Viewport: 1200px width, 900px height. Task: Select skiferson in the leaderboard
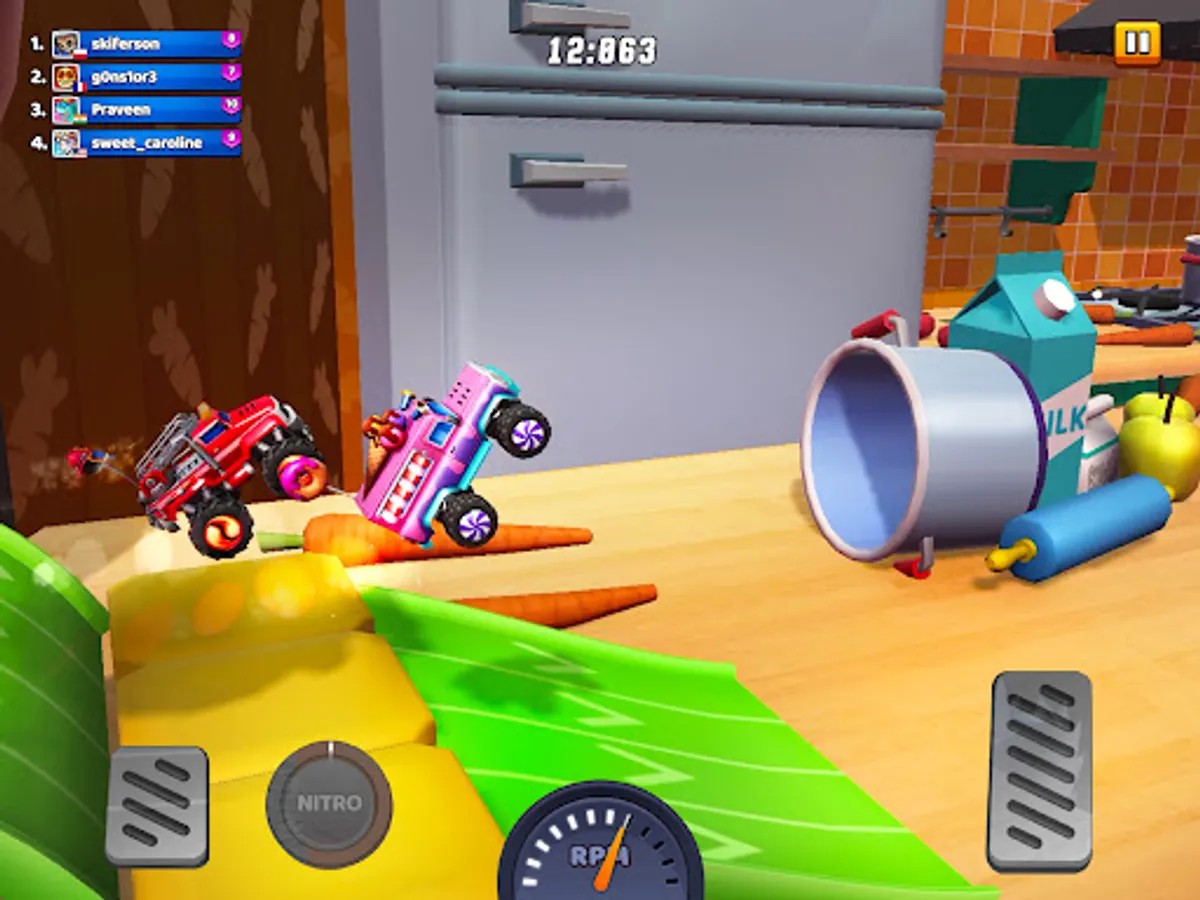pos(146,44)
